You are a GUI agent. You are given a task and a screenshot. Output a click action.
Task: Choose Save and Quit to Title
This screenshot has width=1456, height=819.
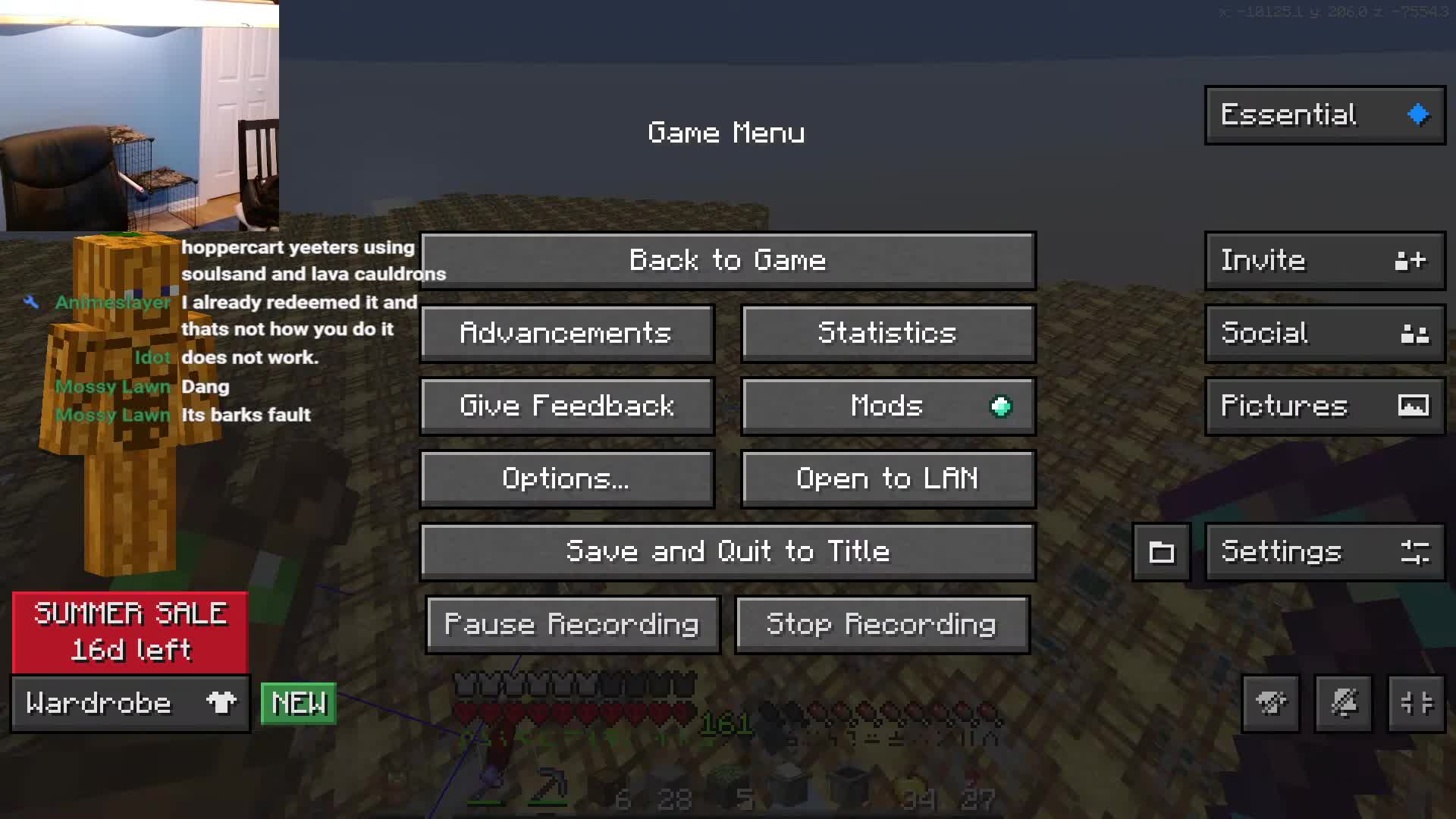point(728,551)
